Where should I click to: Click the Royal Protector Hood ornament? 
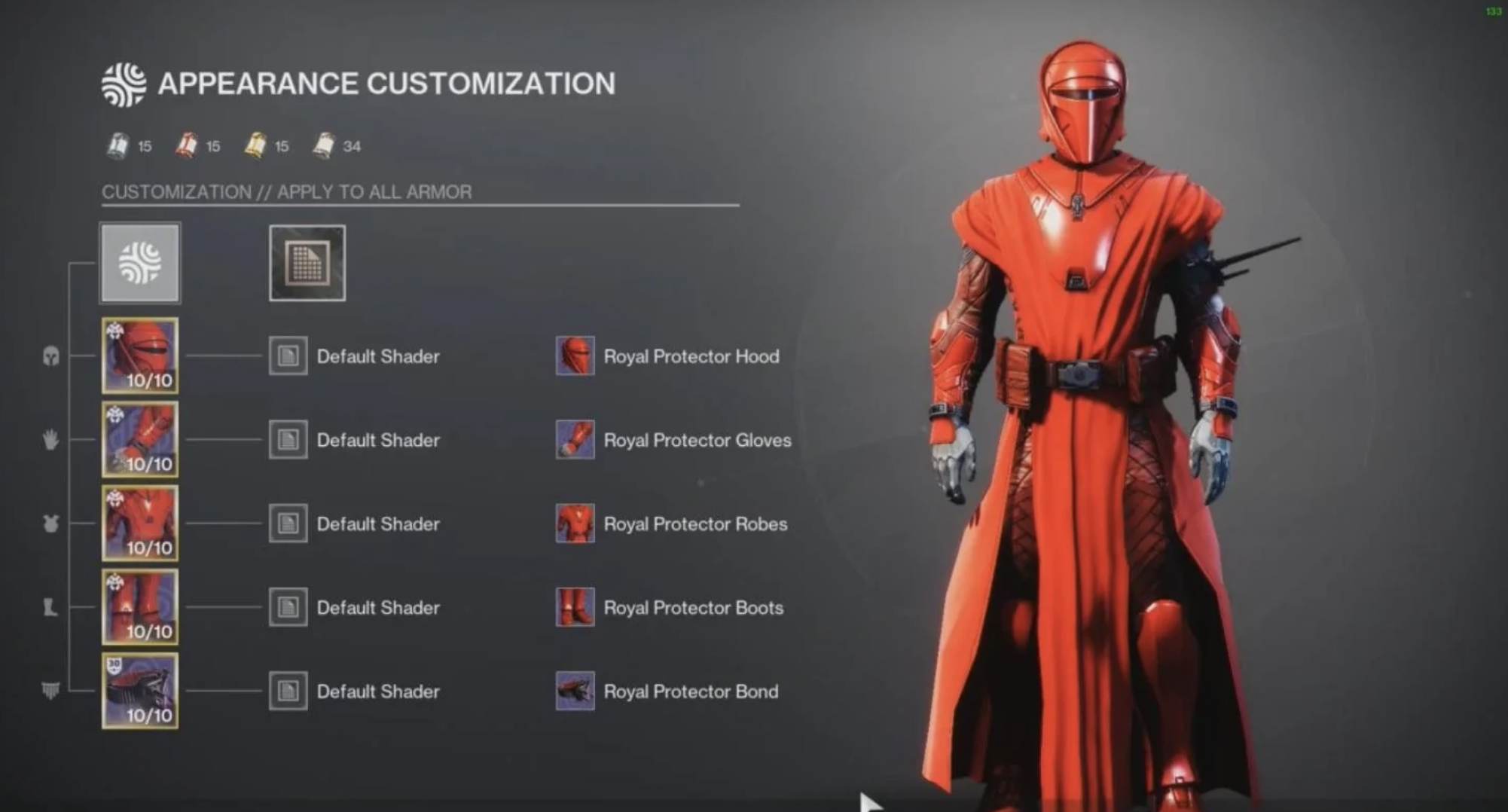575,356
